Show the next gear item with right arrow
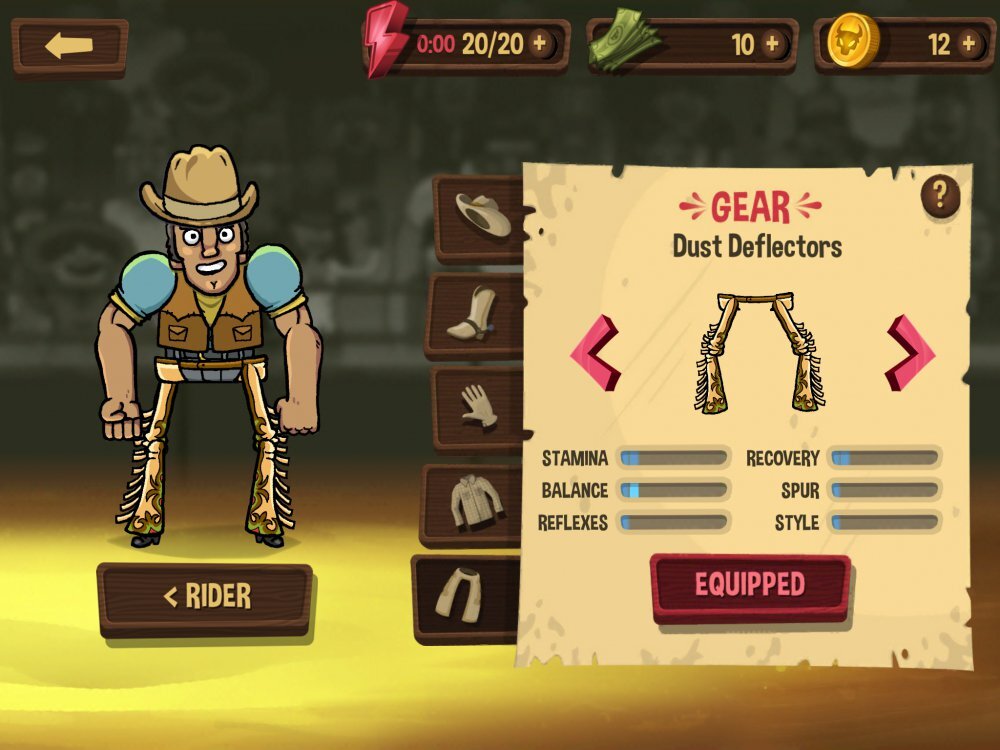The image size is (1000, 750). (909, 353)
